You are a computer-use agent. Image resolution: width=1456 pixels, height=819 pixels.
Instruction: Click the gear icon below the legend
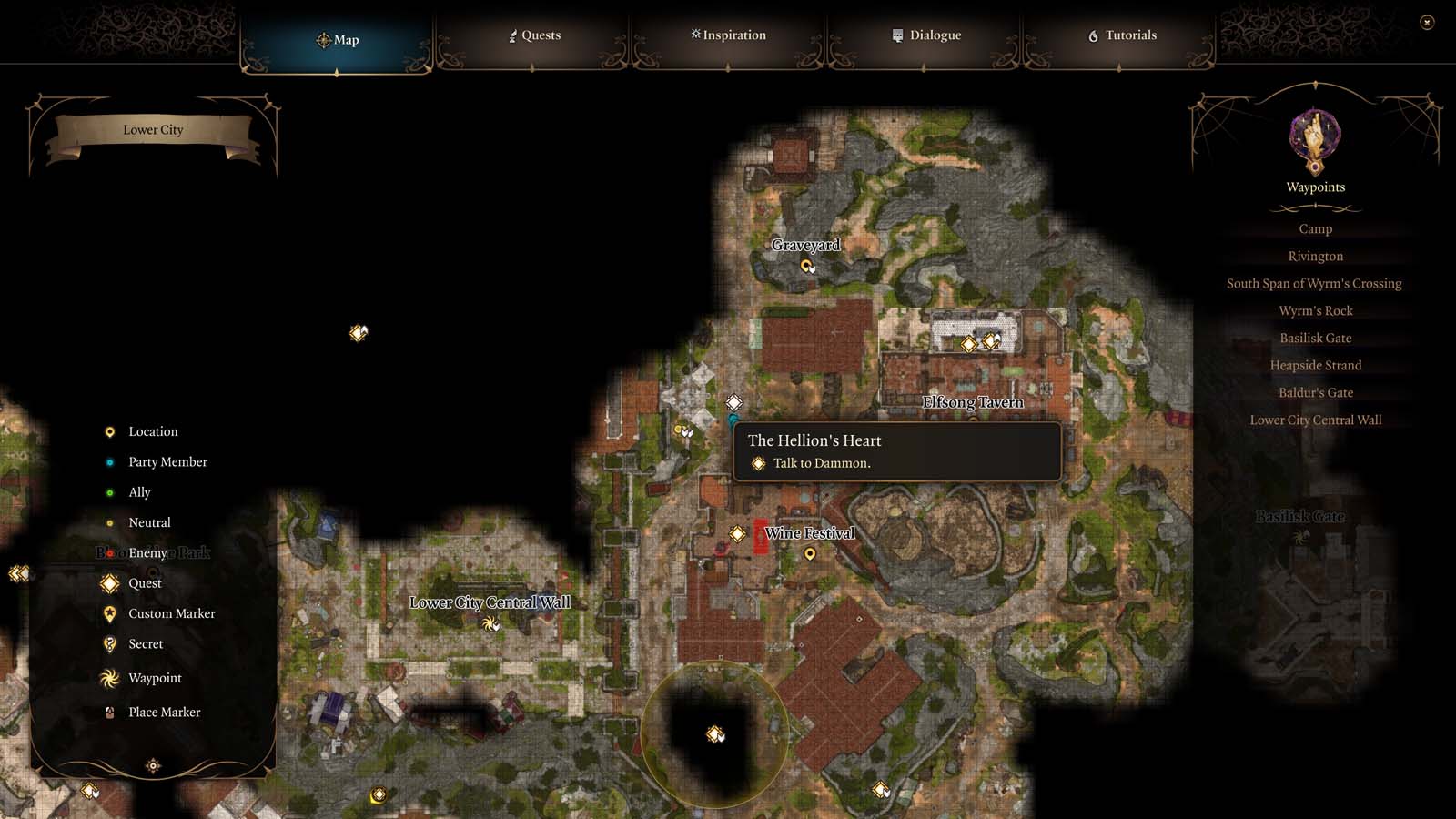pyautogui.click(x=153, y=766)
